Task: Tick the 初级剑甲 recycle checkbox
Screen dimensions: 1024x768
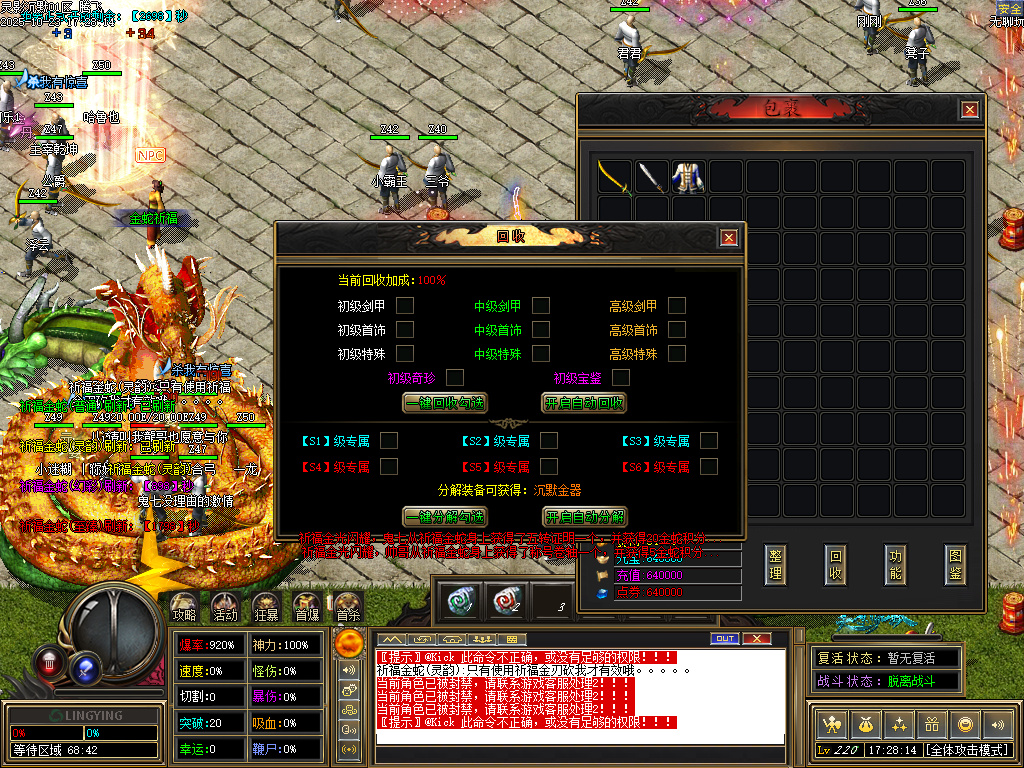Action: 405,305
